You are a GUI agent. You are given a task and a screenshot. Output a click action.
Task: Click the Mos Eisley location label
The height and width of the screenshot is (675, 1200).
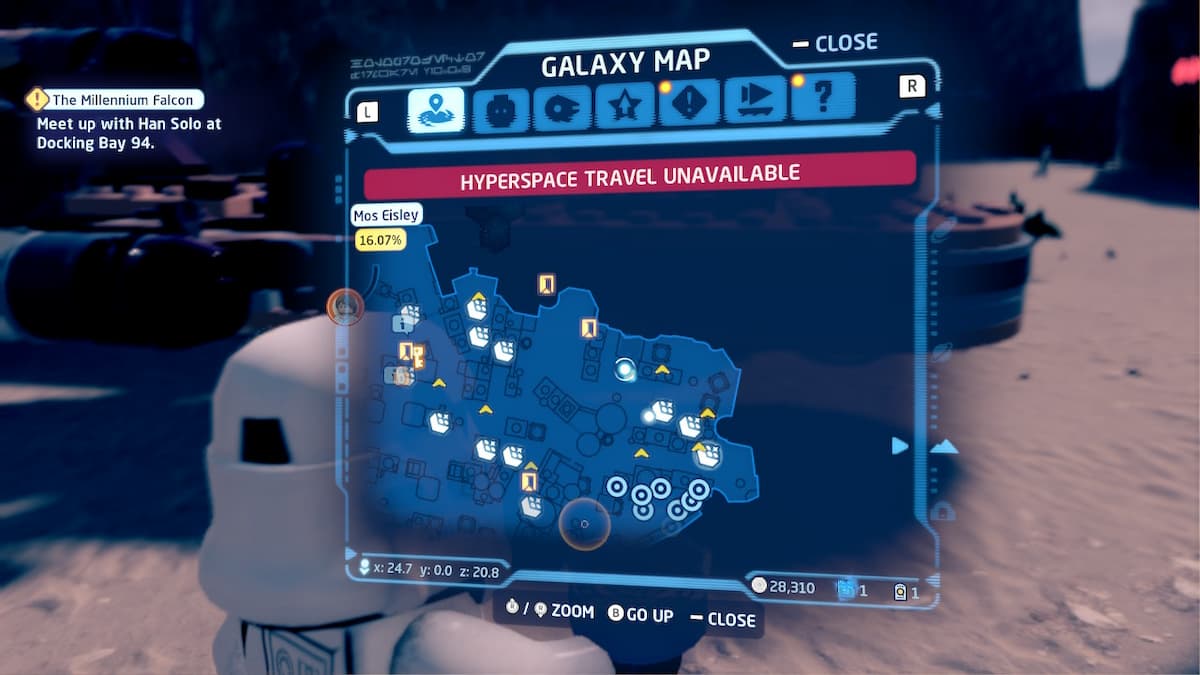click(x=386, y=214)
